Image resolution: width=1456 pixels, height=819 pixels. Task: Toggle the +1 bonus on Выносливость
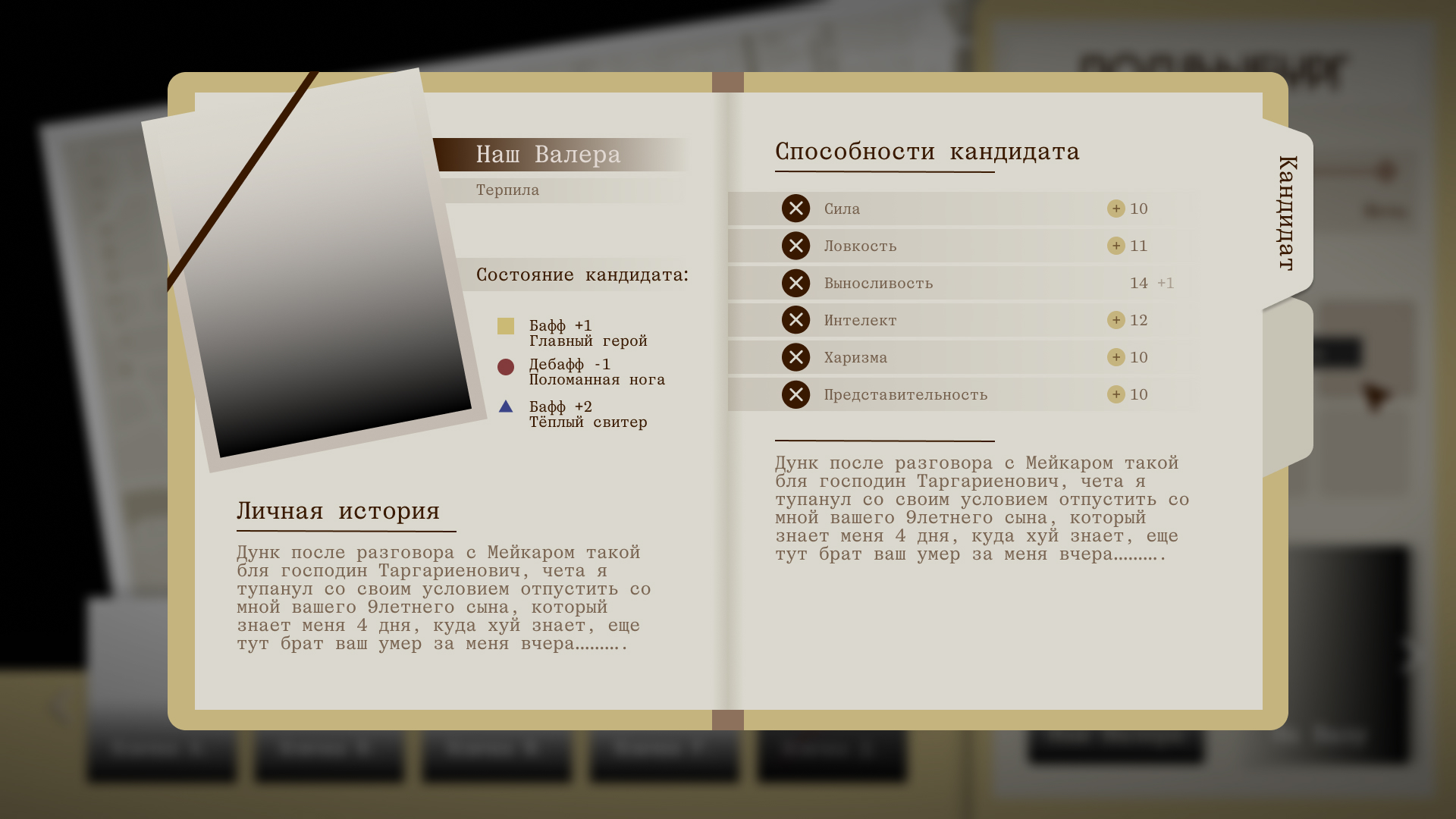[1166, 282]
